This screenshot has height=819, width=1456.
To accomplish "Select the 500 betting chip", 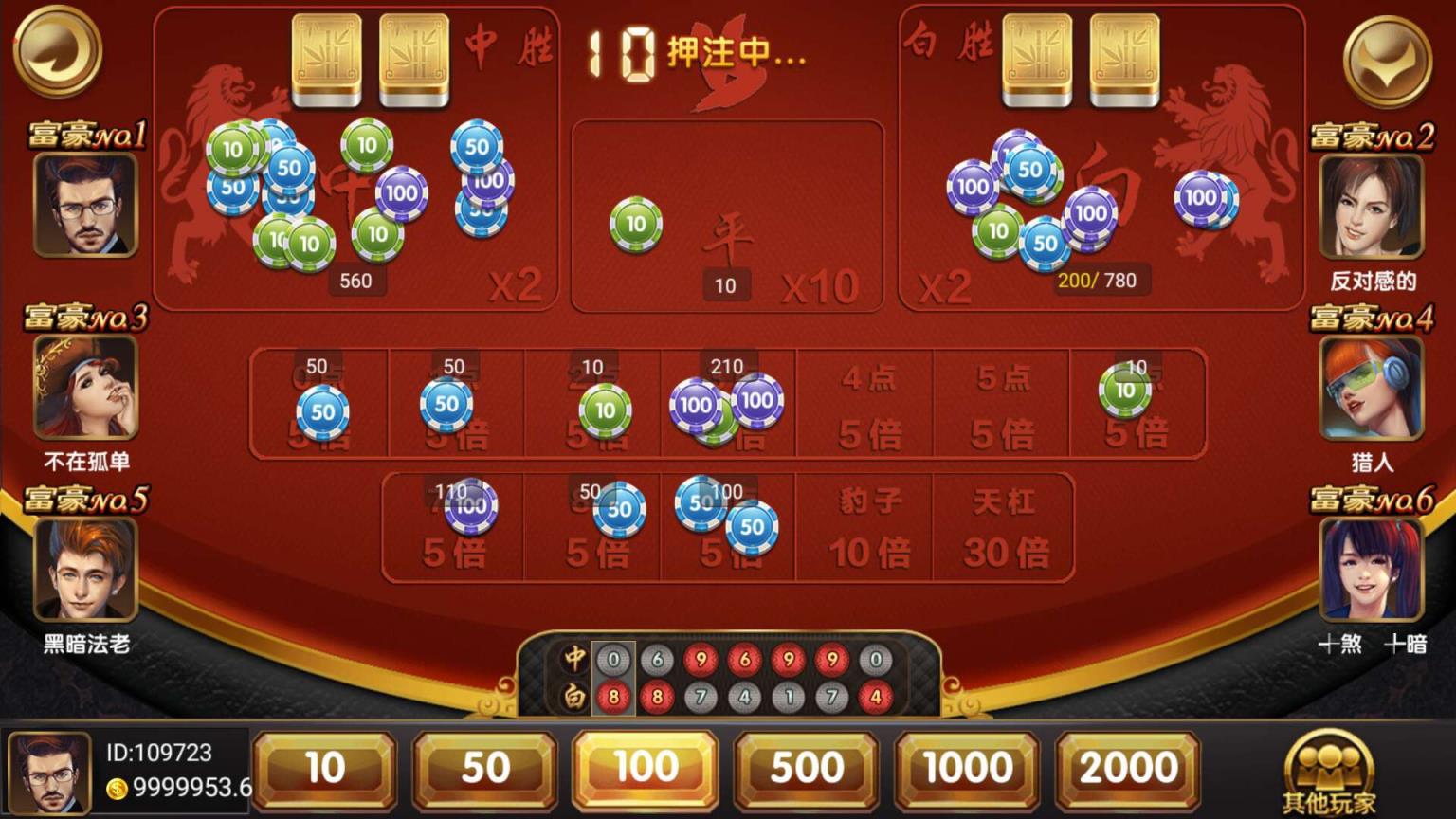I will point(805,768).
